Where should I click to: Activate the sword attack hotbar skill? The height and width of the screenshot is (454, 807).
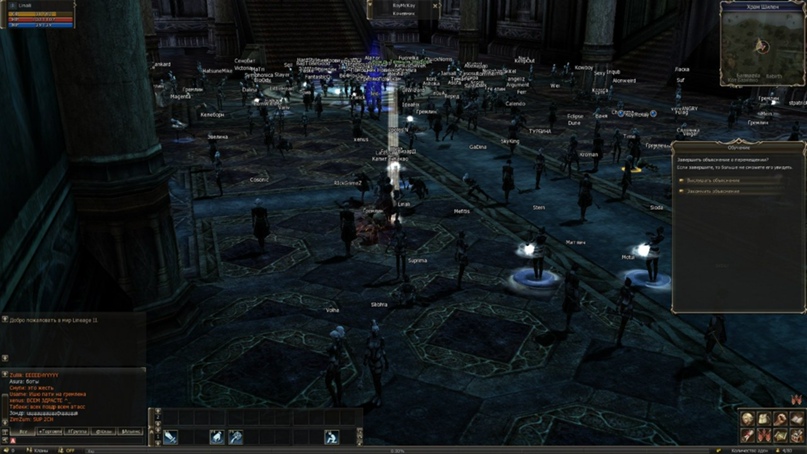(x=171, y=437)
